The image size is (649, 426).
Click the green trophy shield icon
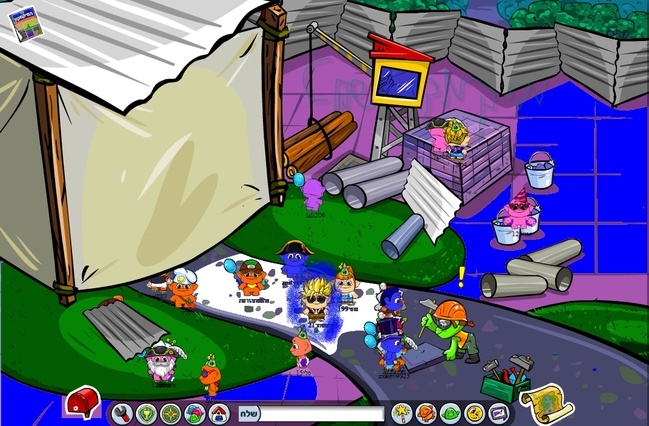pos(147,412)
